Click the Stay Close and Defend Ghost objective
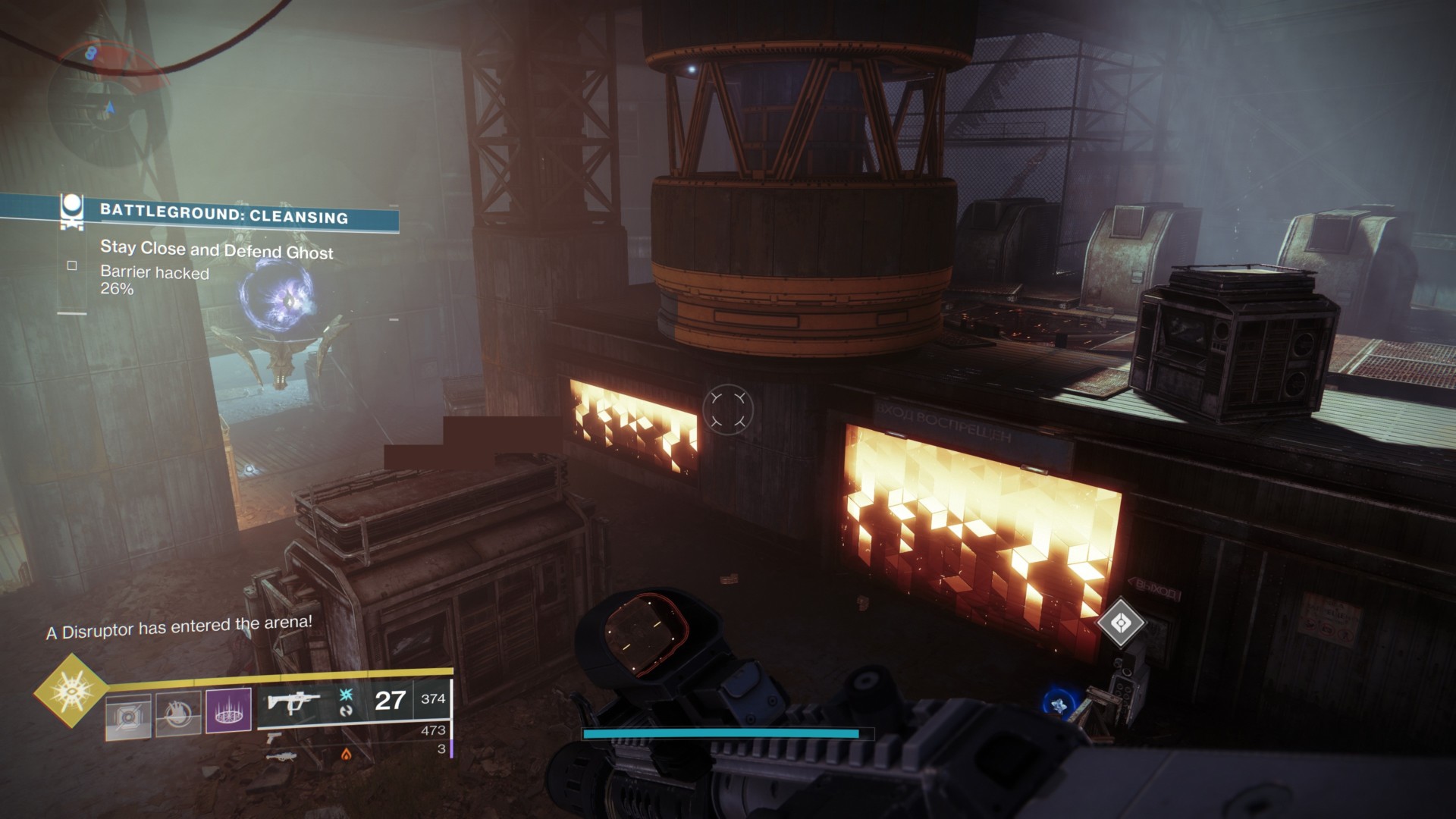Viewport: 1456px width, 819px height. [216, 250]
